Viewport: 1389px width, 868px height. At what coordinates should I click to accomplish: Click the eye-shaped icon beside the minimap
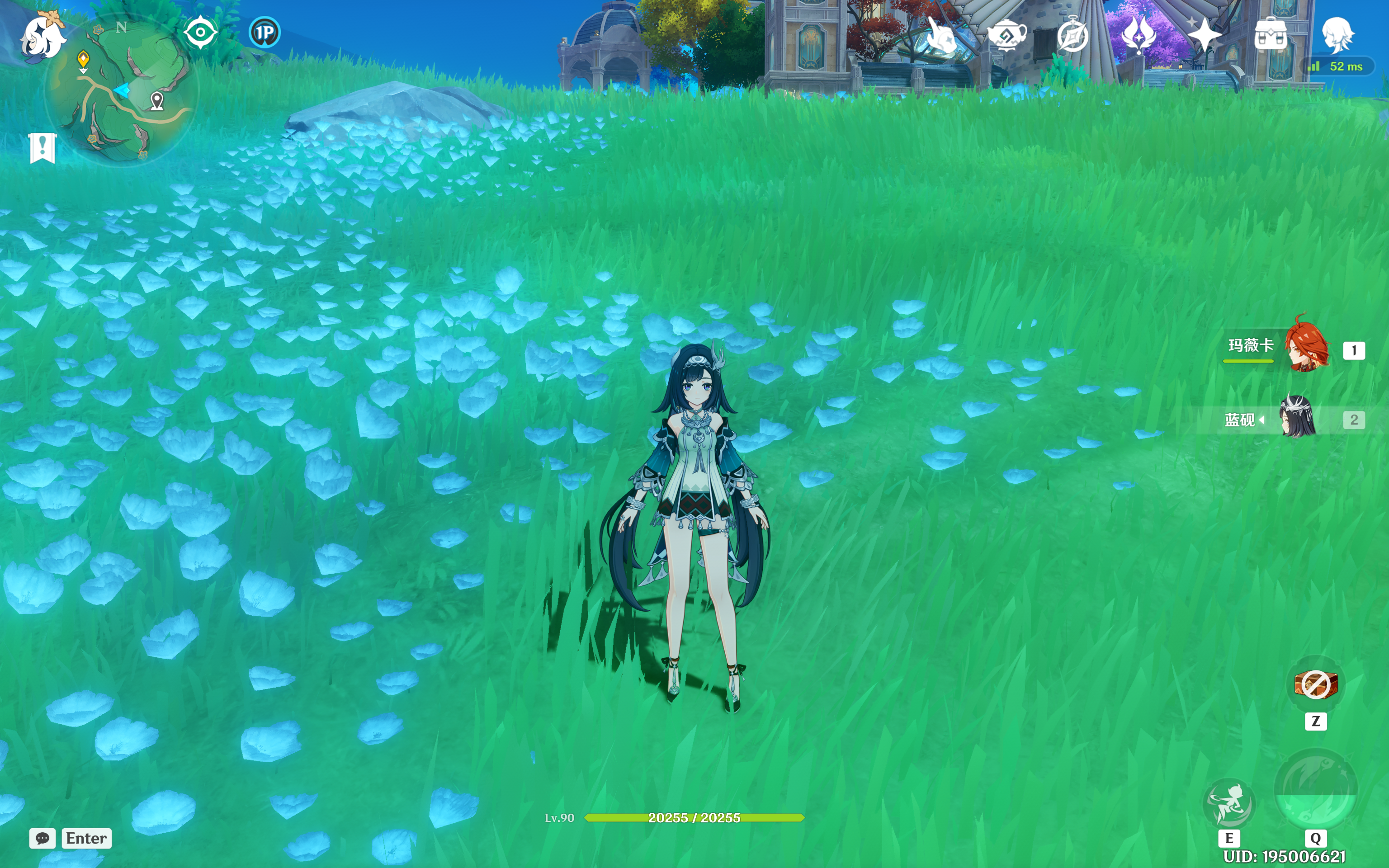[x=200, y=32]
